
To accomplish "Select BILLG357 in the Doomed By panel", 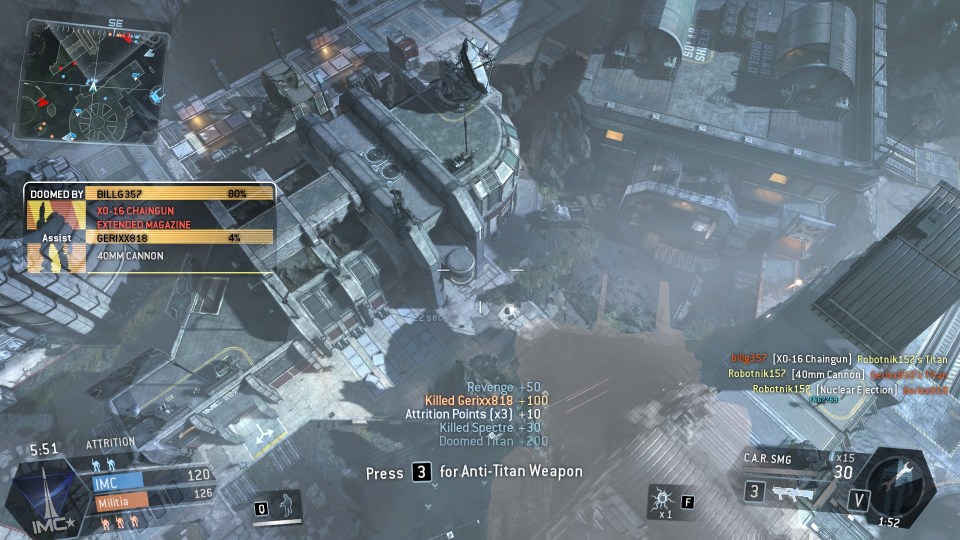I will pos(180,193).
